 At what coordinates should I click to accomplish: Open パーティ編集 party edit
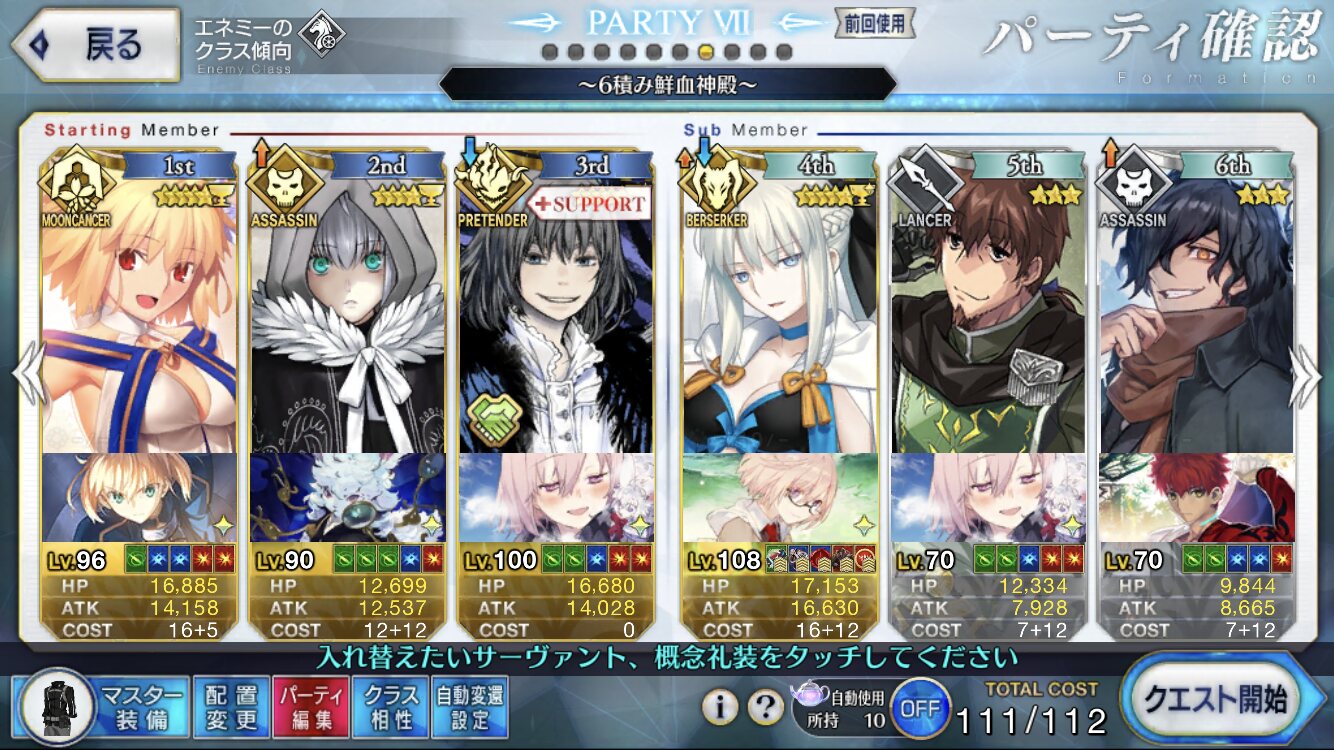[312, 706]
